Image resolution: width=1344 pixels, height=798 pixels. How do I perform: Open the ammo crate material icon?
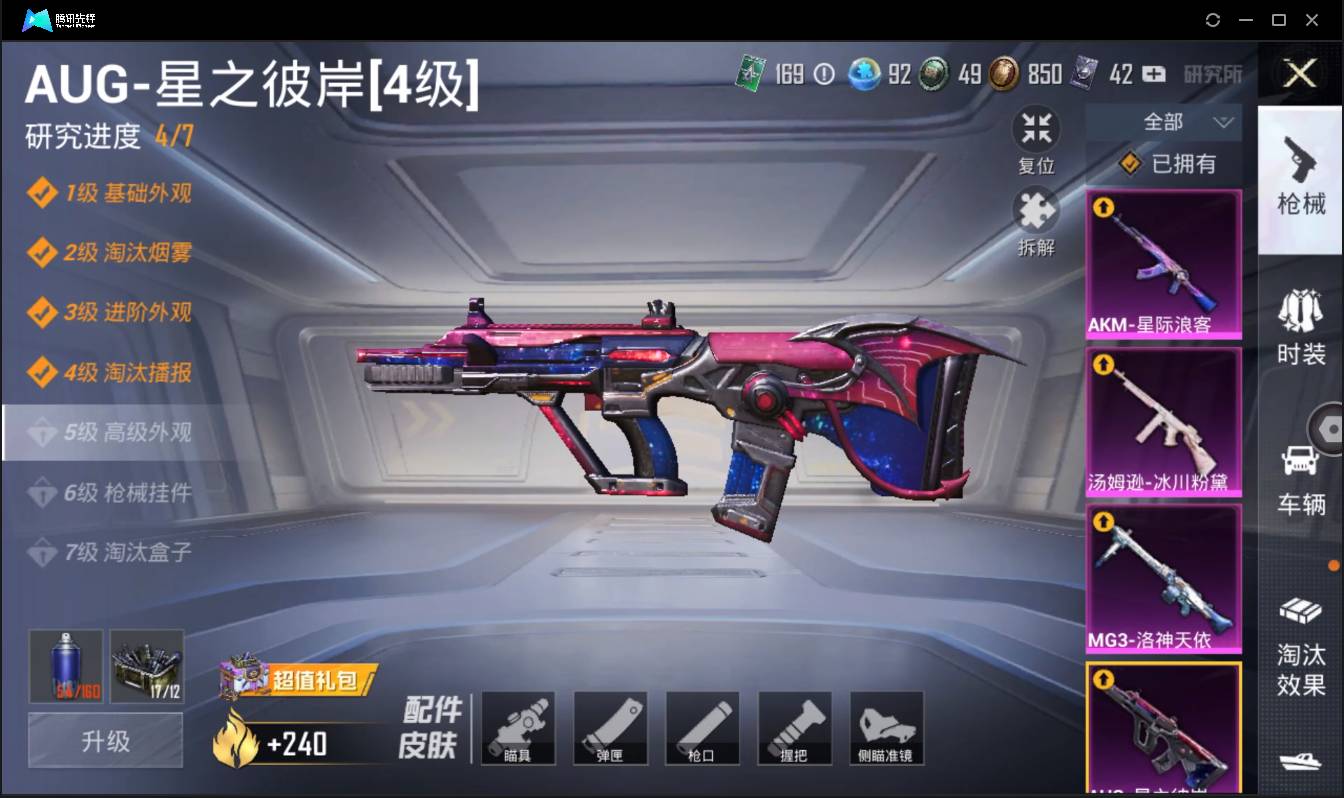pos(146,665)
